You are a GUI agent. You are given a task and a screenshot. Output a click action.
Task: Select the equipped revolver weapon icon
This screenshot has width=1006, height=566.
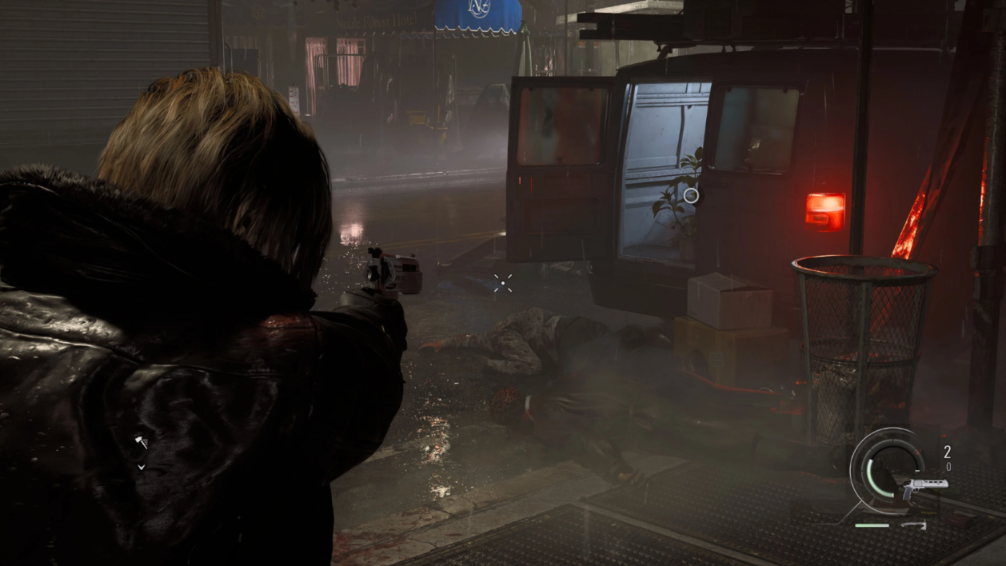click(924, 489)
